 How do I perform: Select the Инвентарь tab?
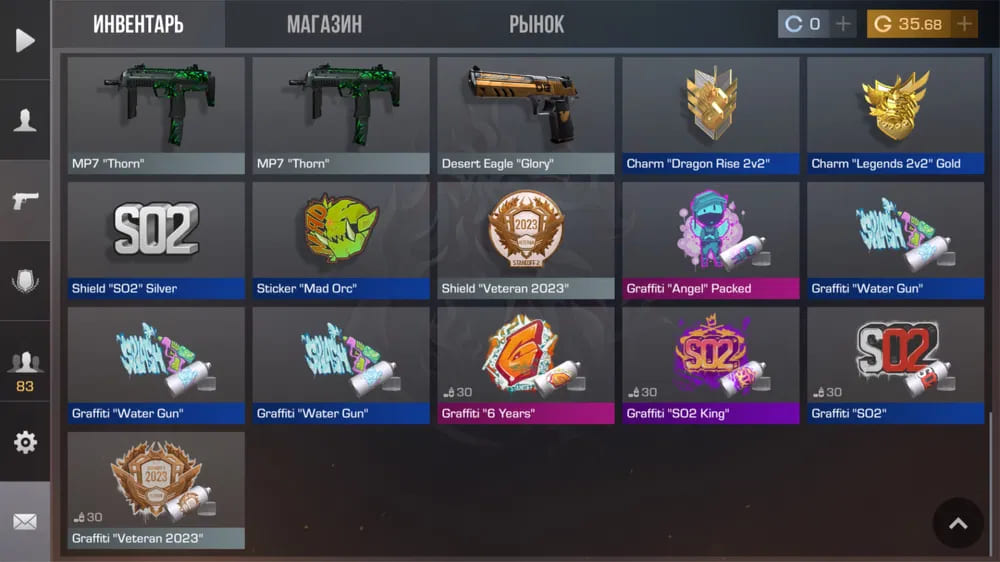coord(138,24)
